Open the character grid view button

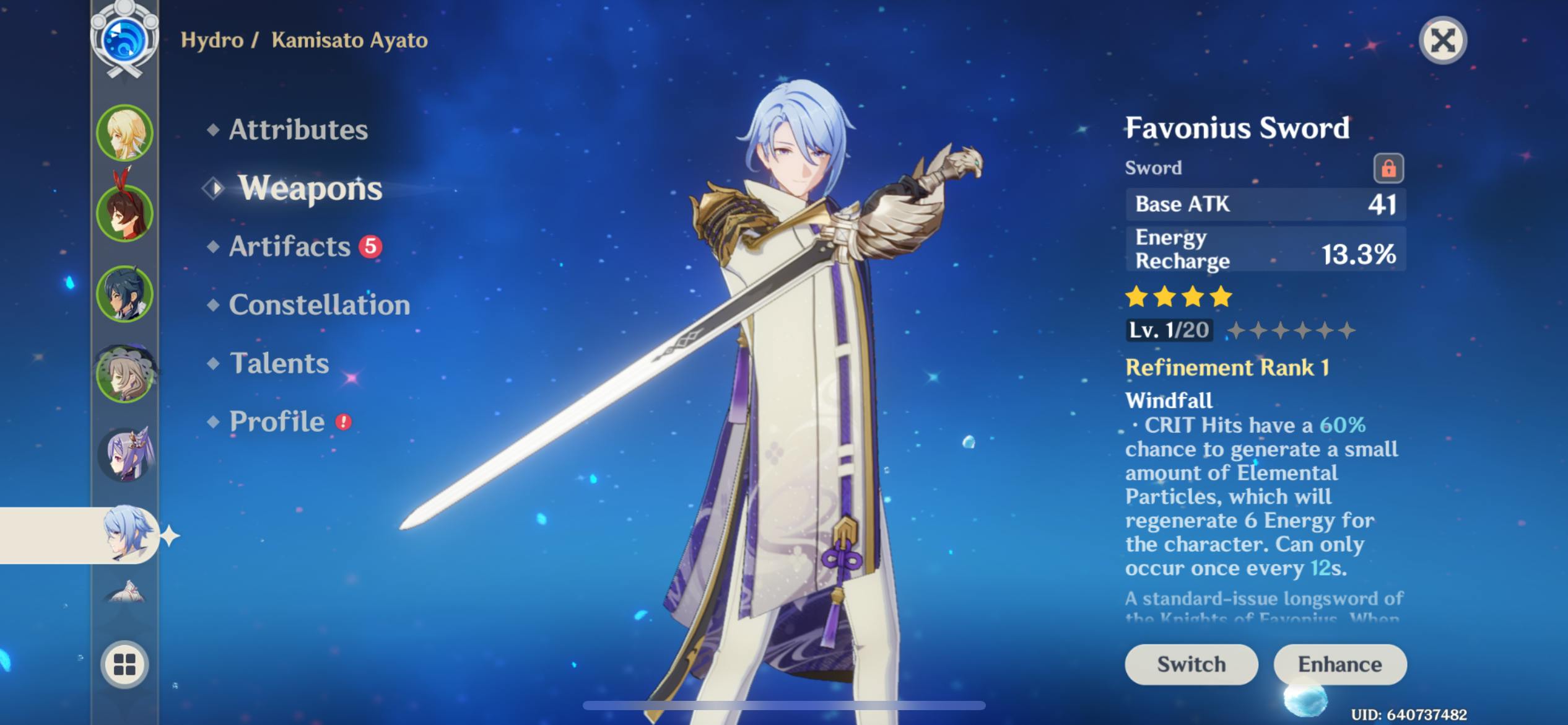pos(124,664)
